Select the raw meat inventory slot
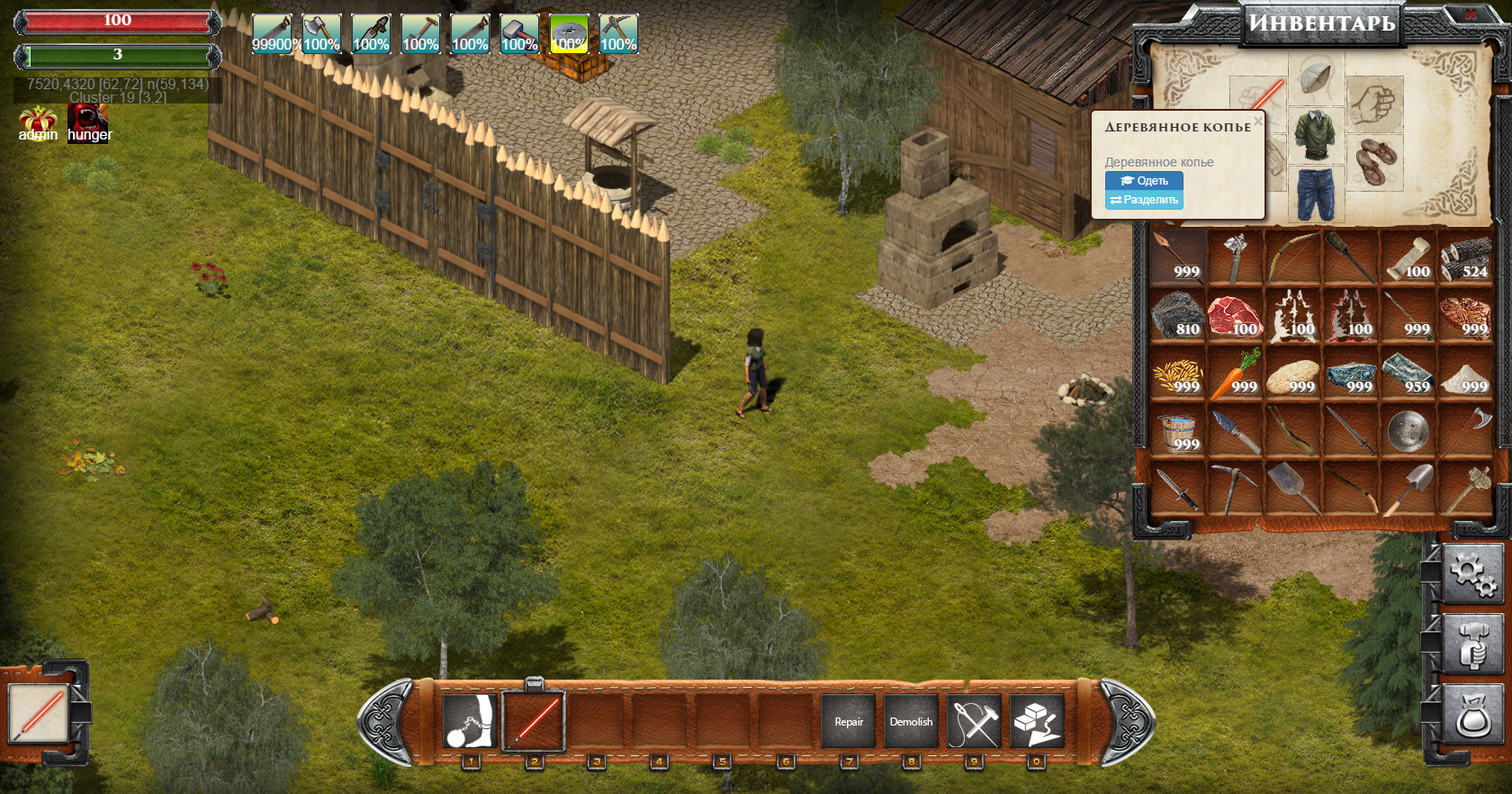1512x794 pixels. (x=1235, y=316)
